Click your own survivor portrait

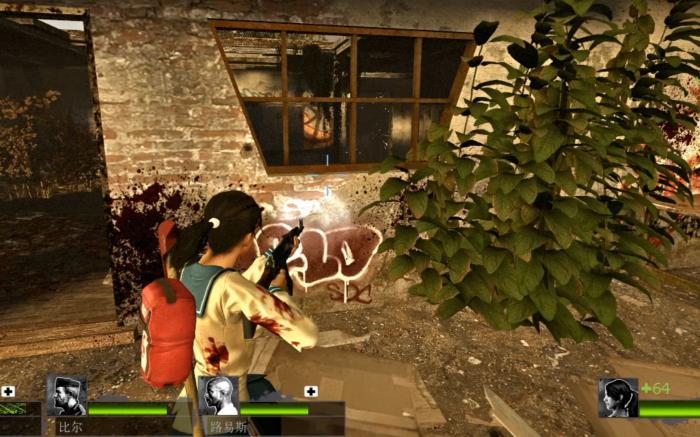[x=618, y=397]
